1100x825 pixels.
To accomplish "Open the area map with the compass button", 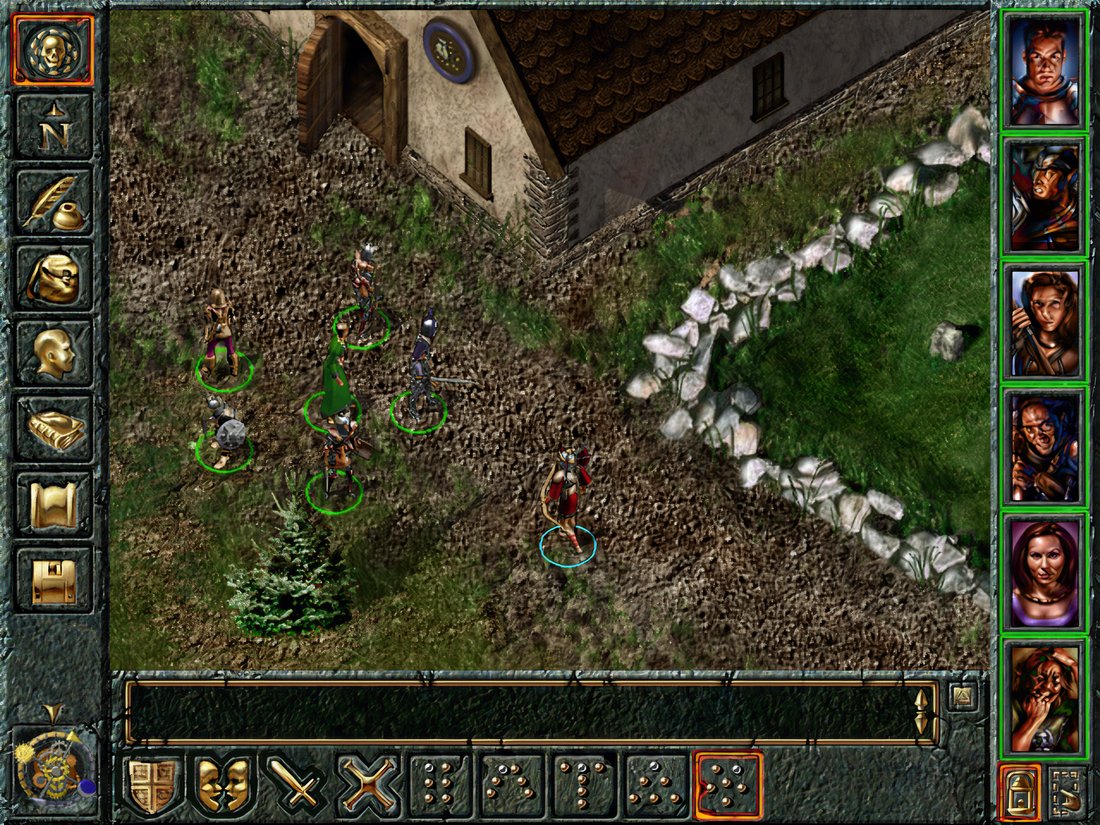I will click(x=53, y=125).
